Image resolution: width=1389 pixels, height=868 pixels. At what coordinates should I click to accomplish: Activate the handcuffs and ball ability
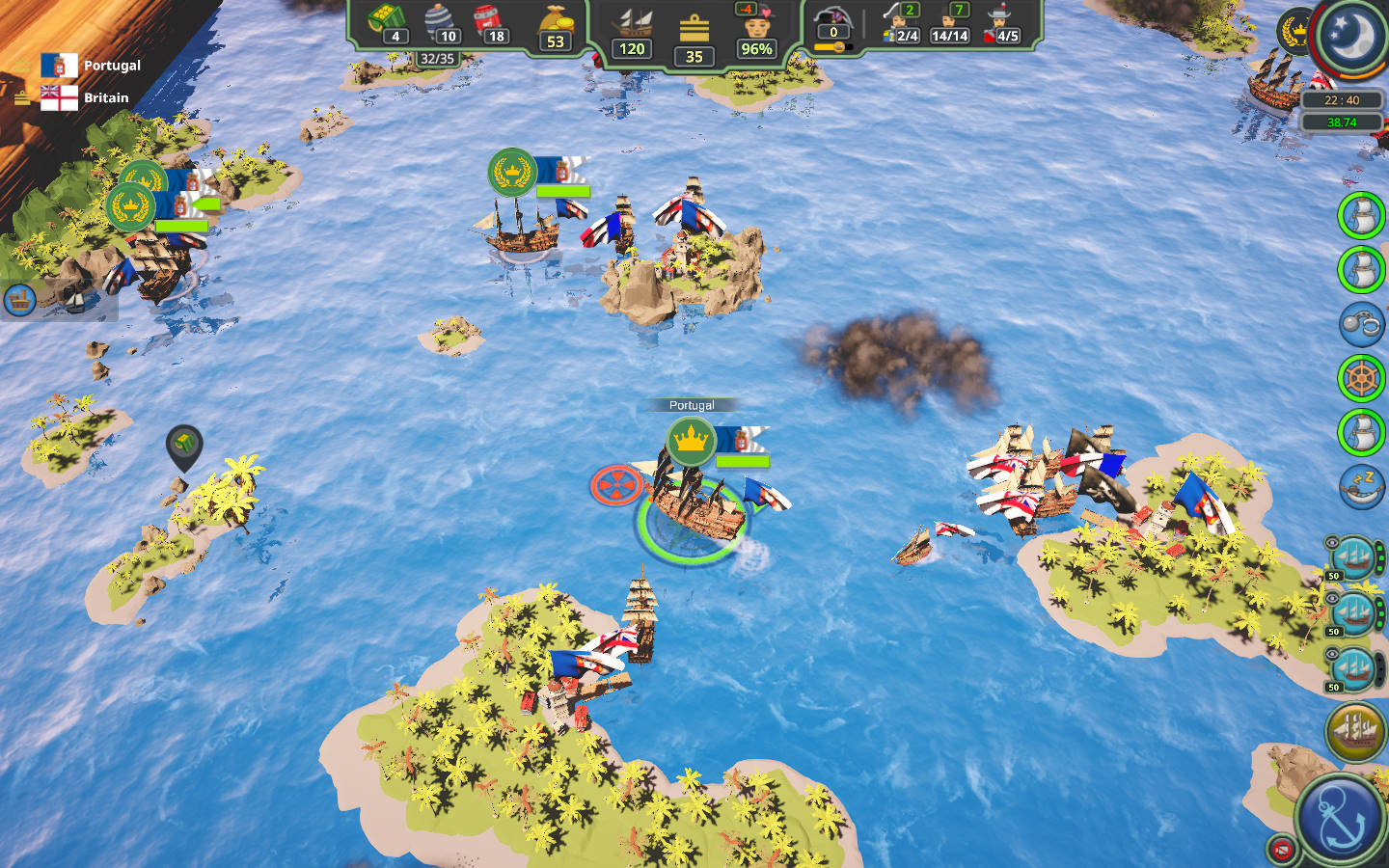pyautogui.click(x=1361, y=324)
